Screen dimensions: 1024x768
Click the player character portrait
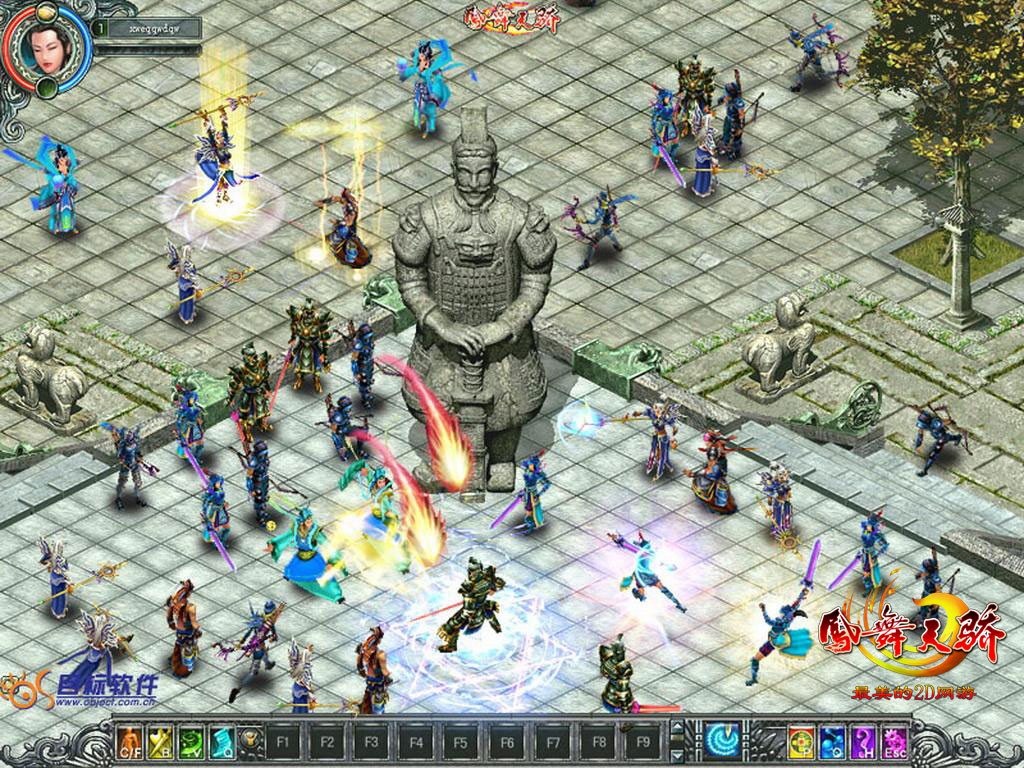pyautogui.click(x=46, y=47)
